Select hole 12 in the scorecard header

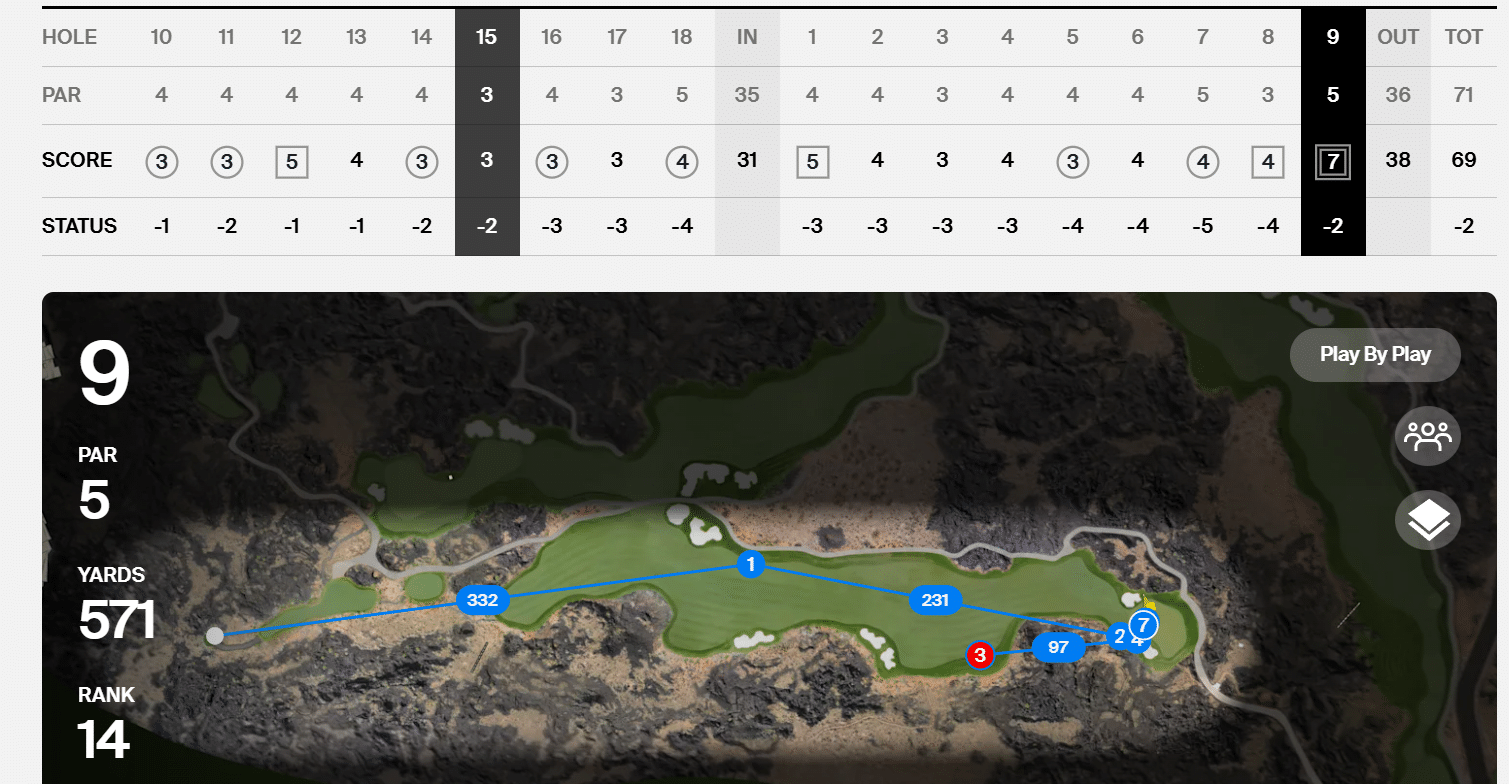[291, 37]
